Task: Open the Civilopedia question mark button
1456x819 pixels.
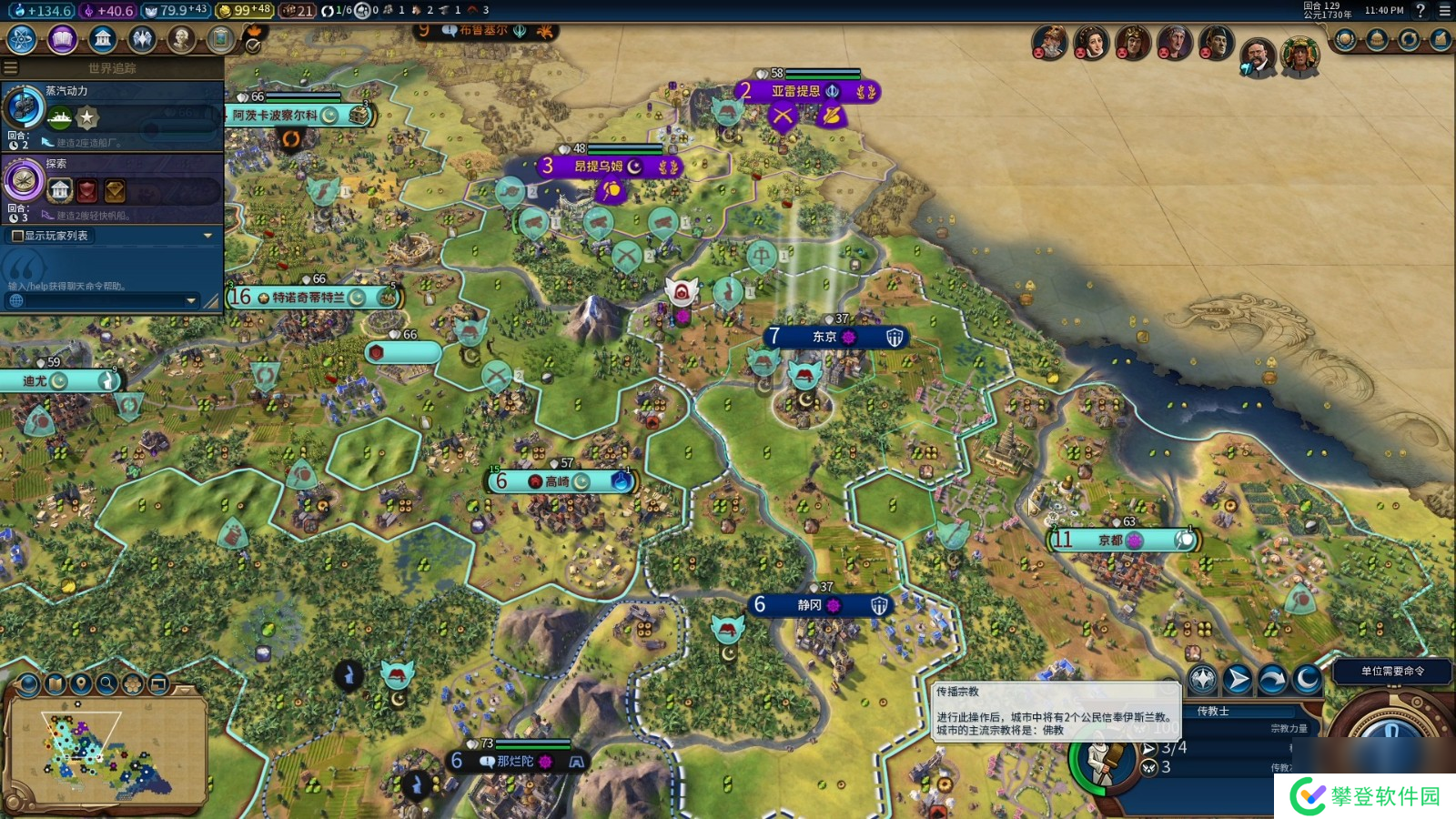Action: (1421, 11)
